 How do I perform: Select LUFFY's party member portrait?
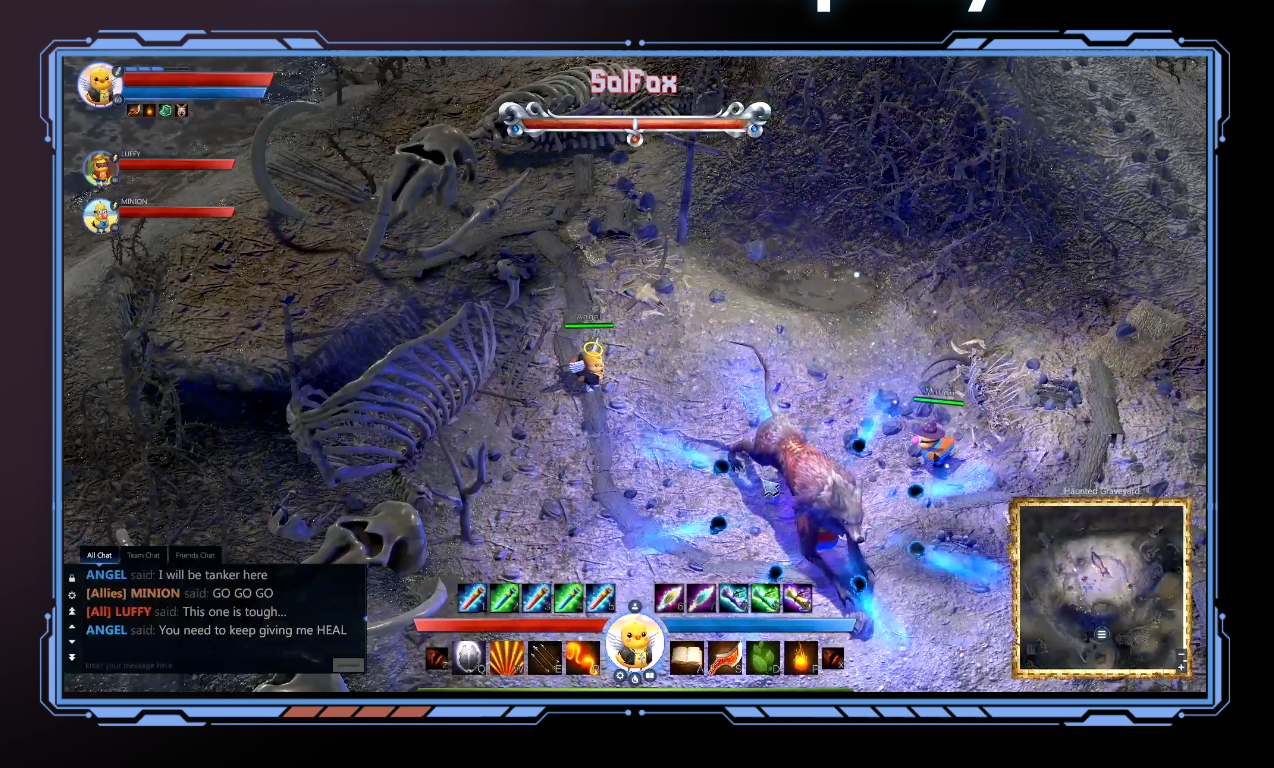[100, 168]
